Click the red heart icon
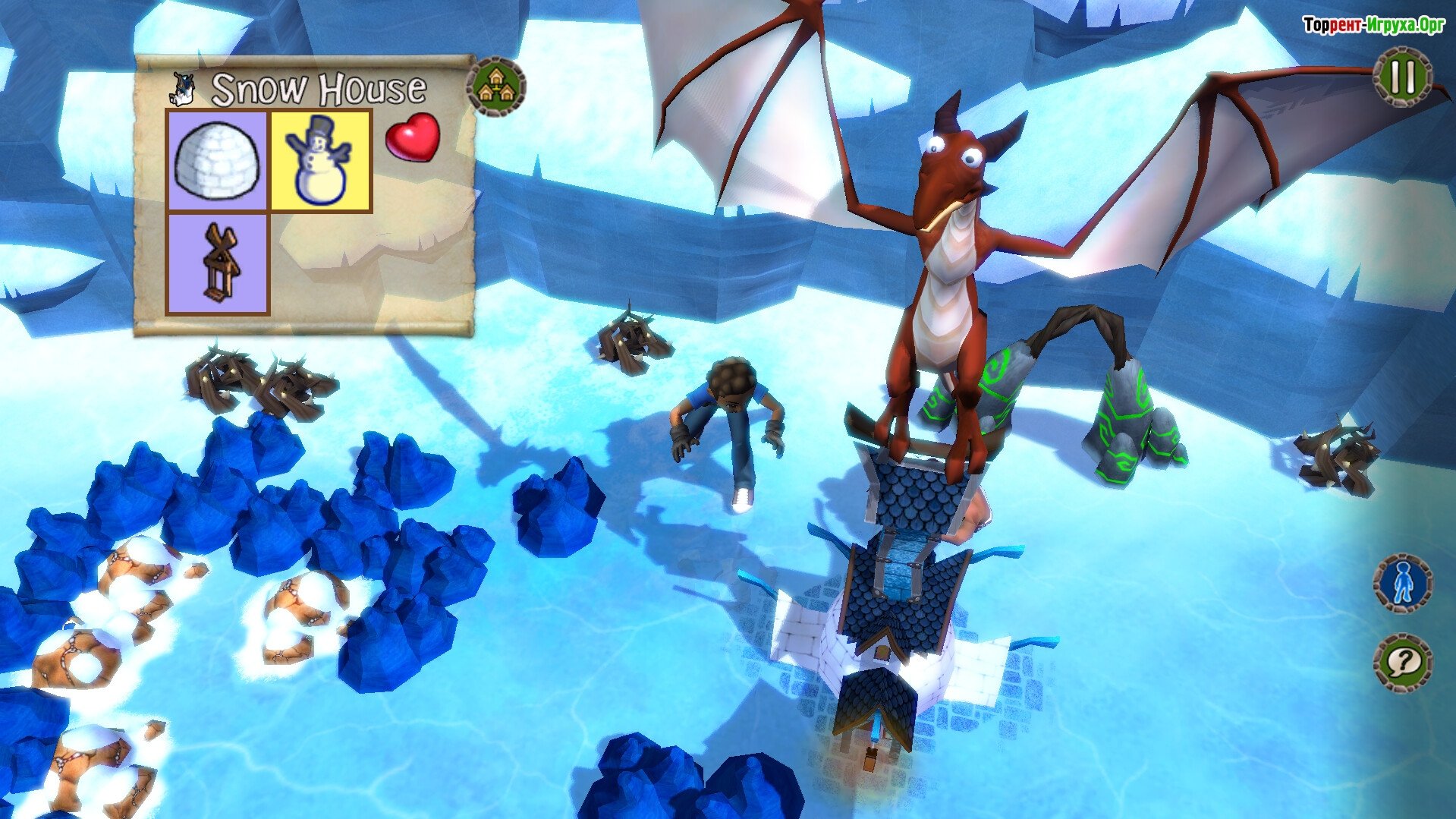Screen dimensions: 1456x819 (x=412, y=137)
